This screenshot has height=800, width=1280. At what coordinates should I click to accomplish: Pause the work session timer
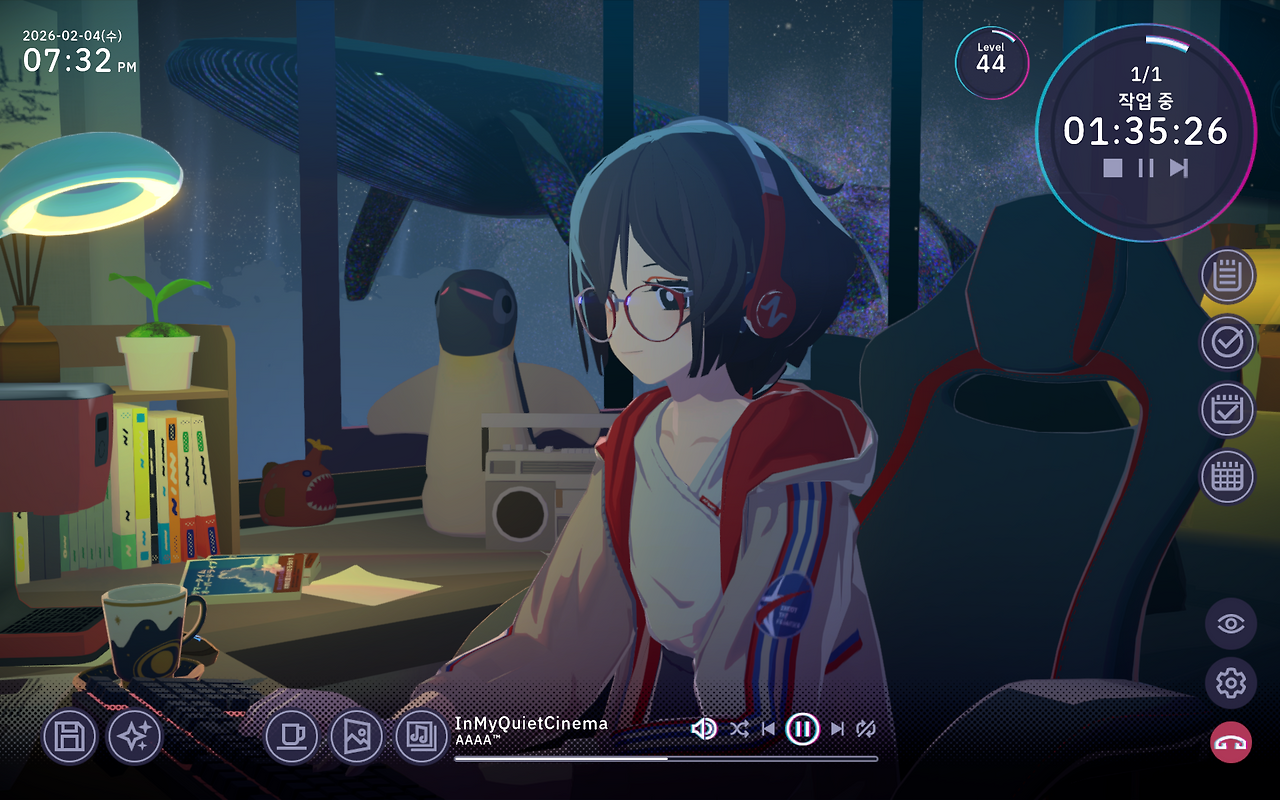pyautogui.click(x=1146, y=168)
